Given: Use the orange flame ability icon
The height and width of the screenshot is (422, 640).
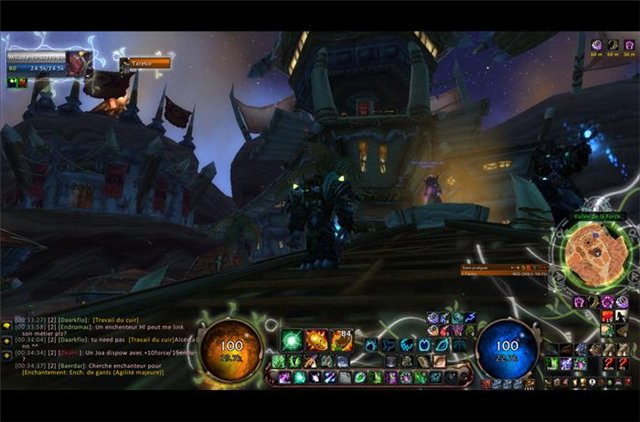Looking at the screenshot, I should coord(317,340).
